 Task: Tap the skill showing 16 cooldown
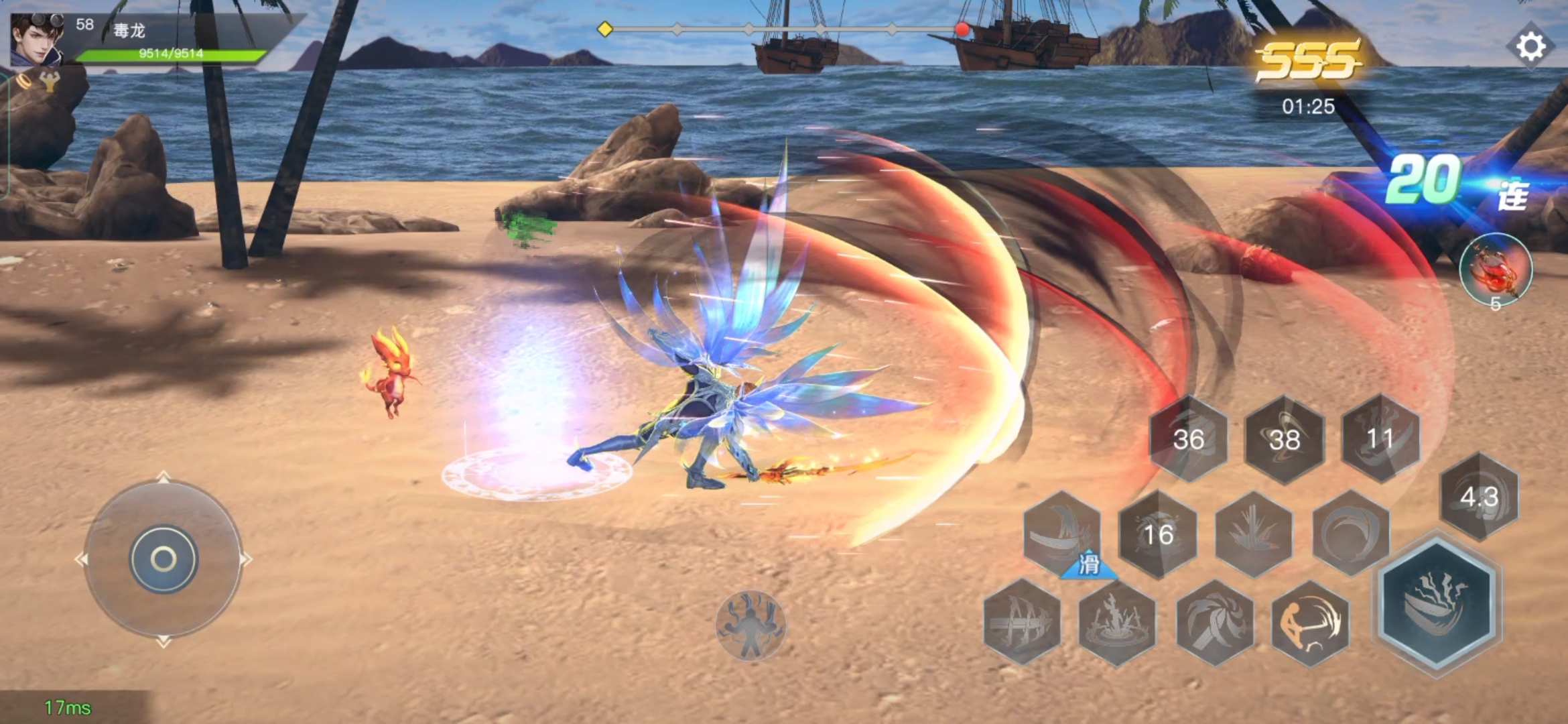click(x=1158, y=534)
